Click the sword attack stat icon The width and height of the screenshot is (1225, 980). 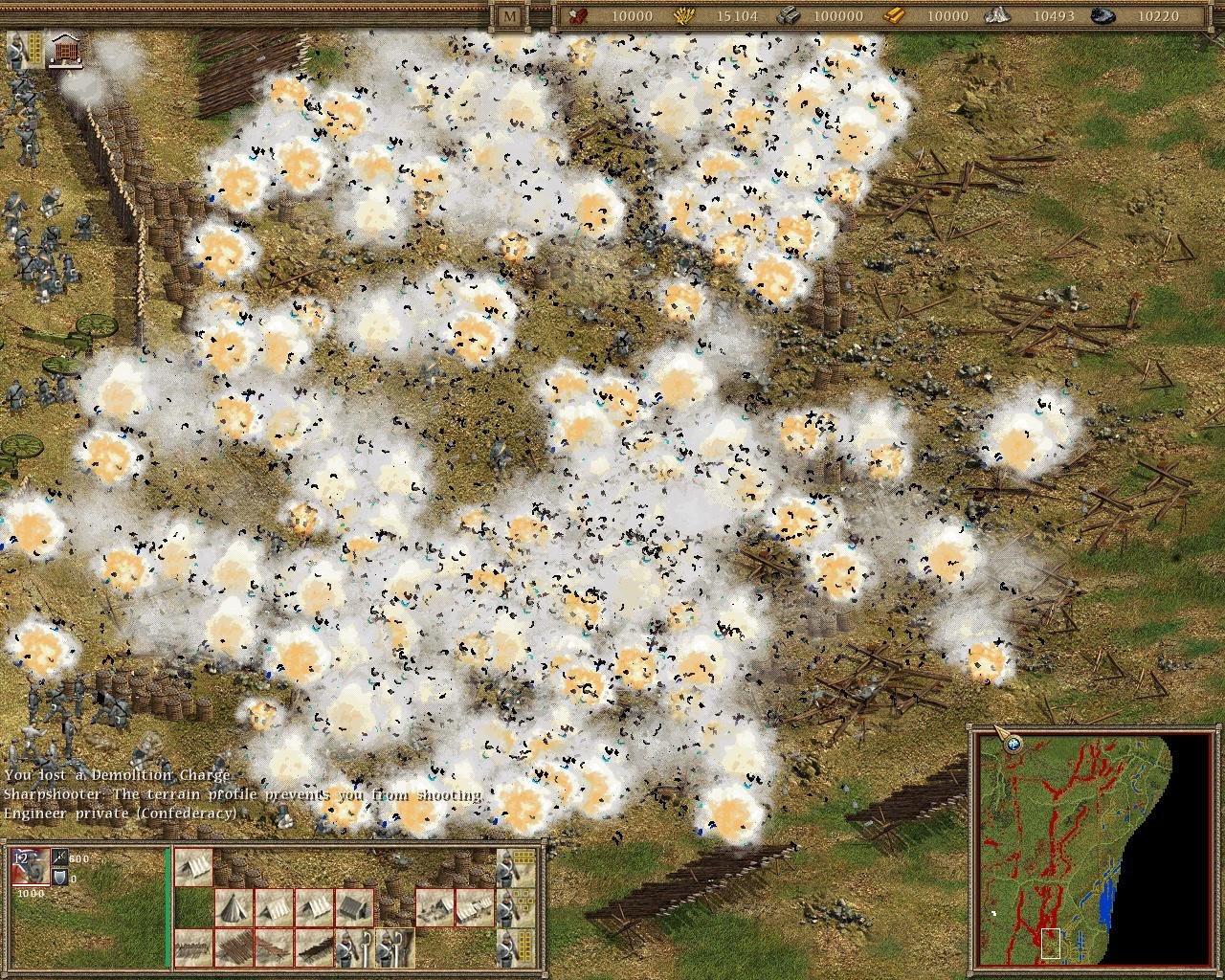point(60,858)
